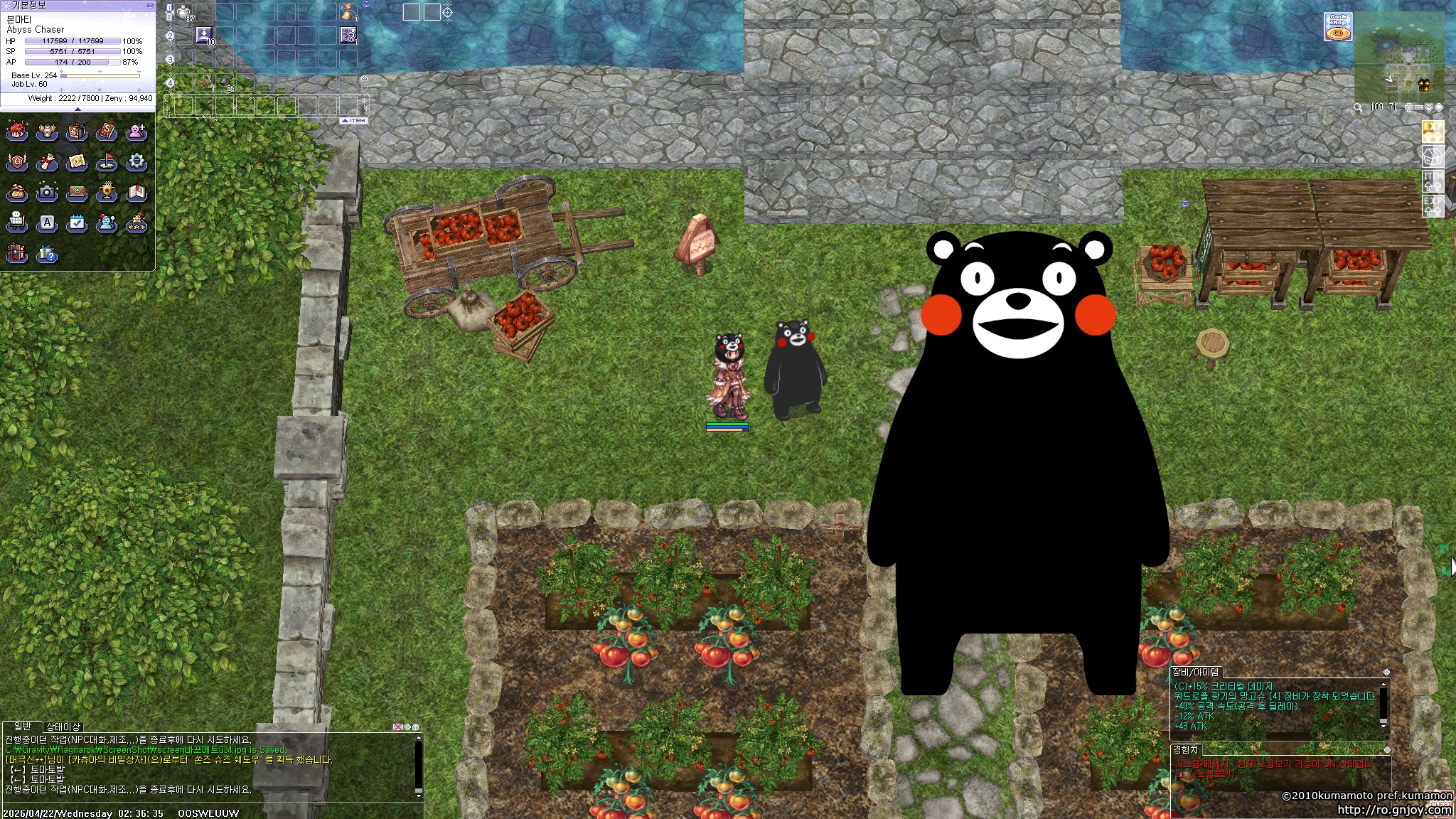Open the mail envelope menu icon

coord(77,192)
